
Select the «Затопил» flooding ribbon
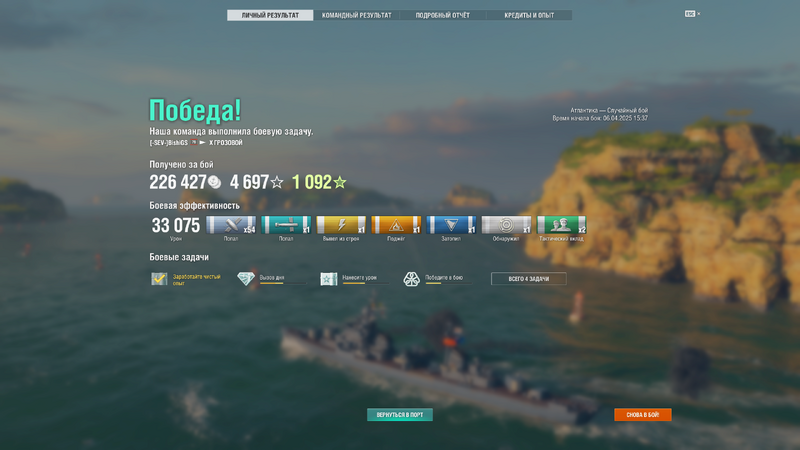(451, 225)
